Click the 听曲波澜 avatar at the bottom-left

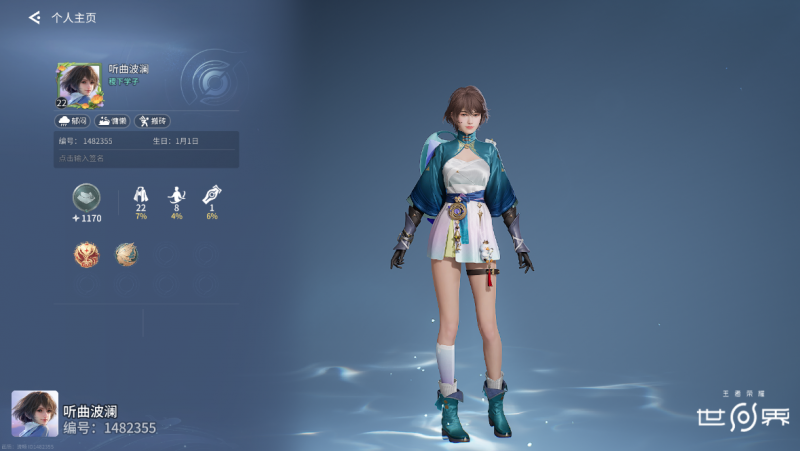[x=35, y=413]
